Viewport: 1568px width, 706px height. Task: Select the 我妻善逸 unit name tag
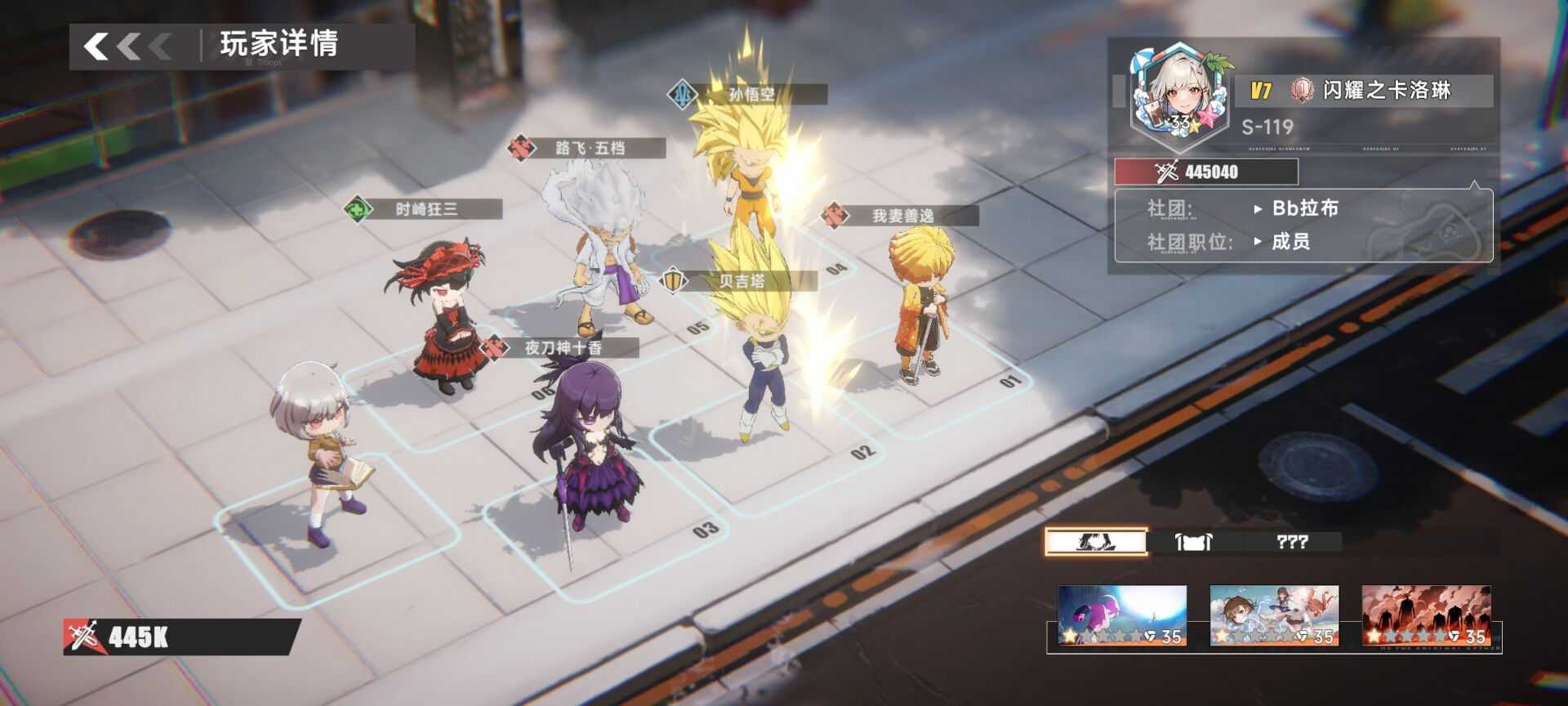(x=902, y=216)
